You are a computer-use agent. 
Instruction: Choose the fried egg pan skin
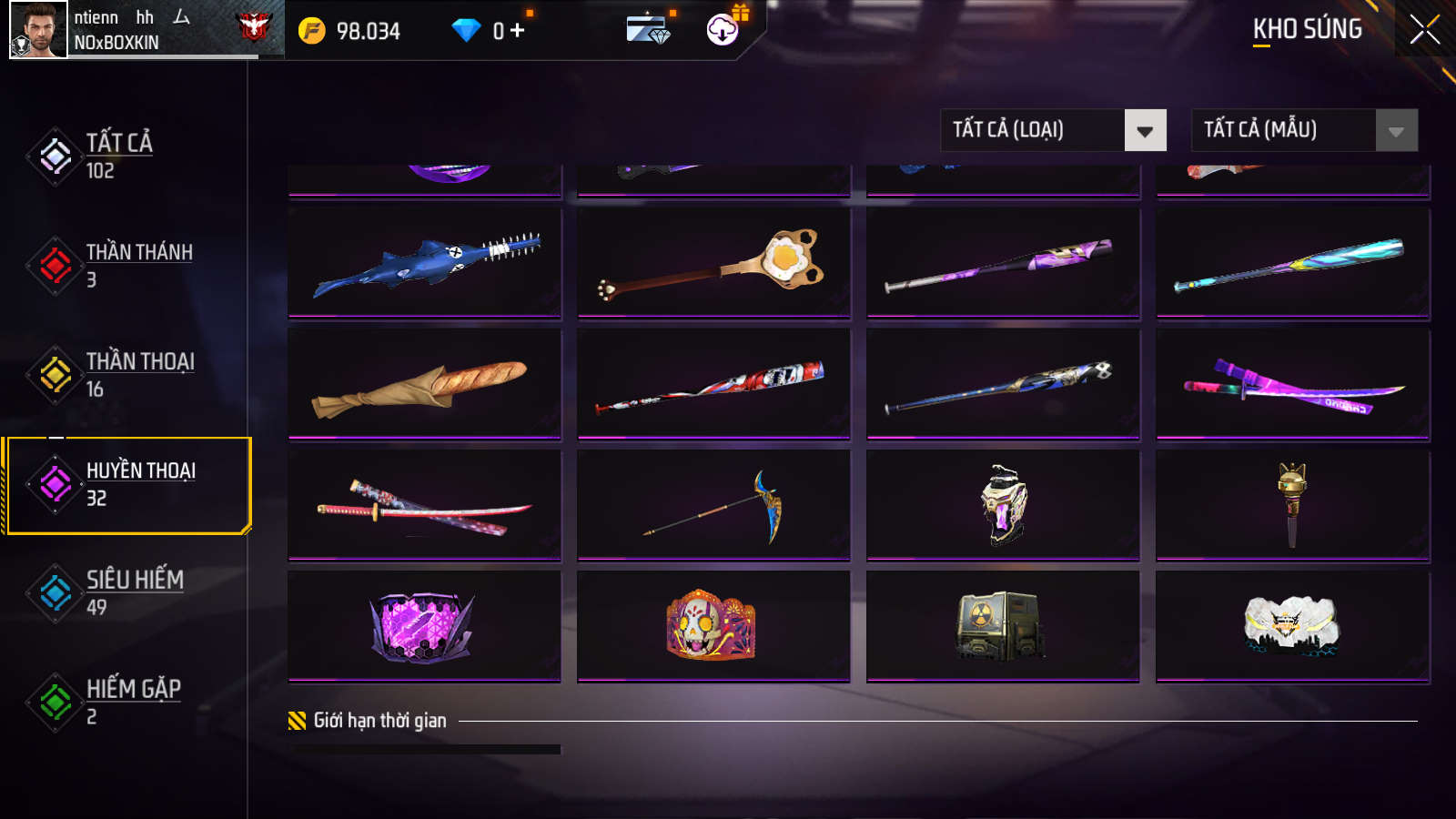713,262
